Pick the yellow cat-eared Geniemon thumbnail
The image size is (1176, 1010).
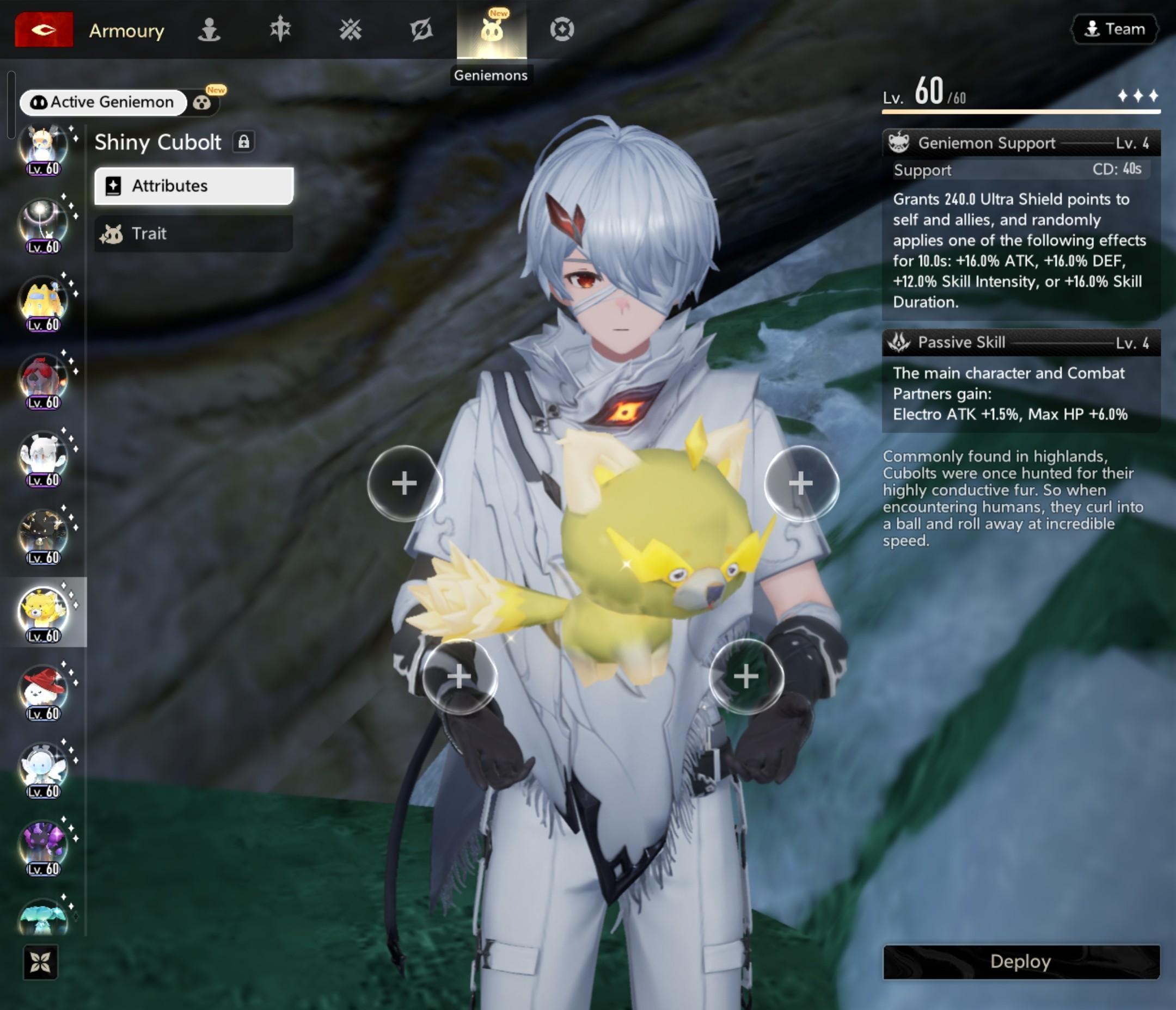43,301
